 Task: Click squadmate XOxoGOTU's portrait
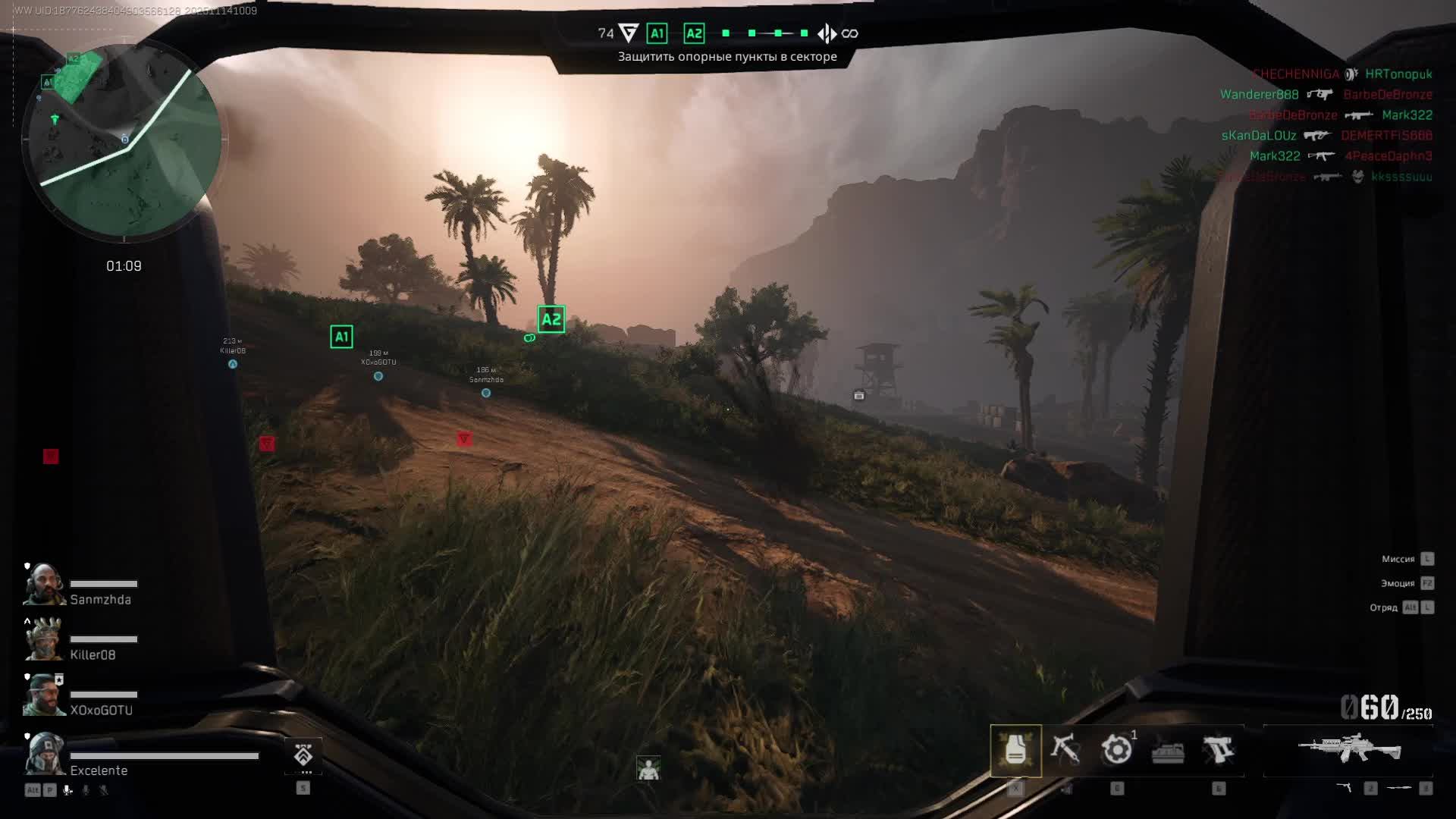coord(44,695)
